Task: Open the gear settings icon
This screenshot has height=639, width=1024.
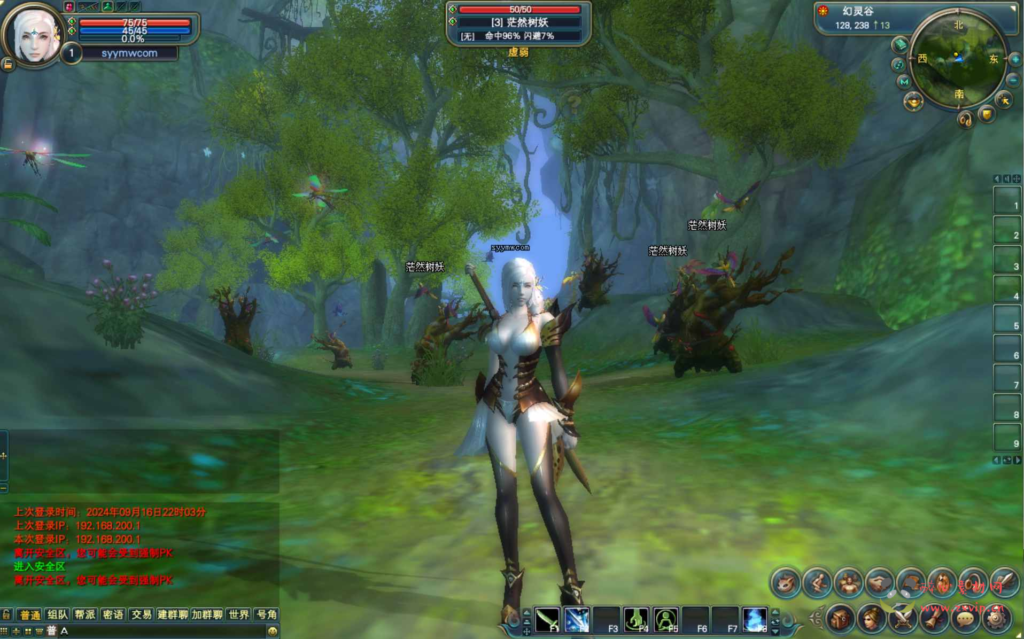Action: [995, 618]
